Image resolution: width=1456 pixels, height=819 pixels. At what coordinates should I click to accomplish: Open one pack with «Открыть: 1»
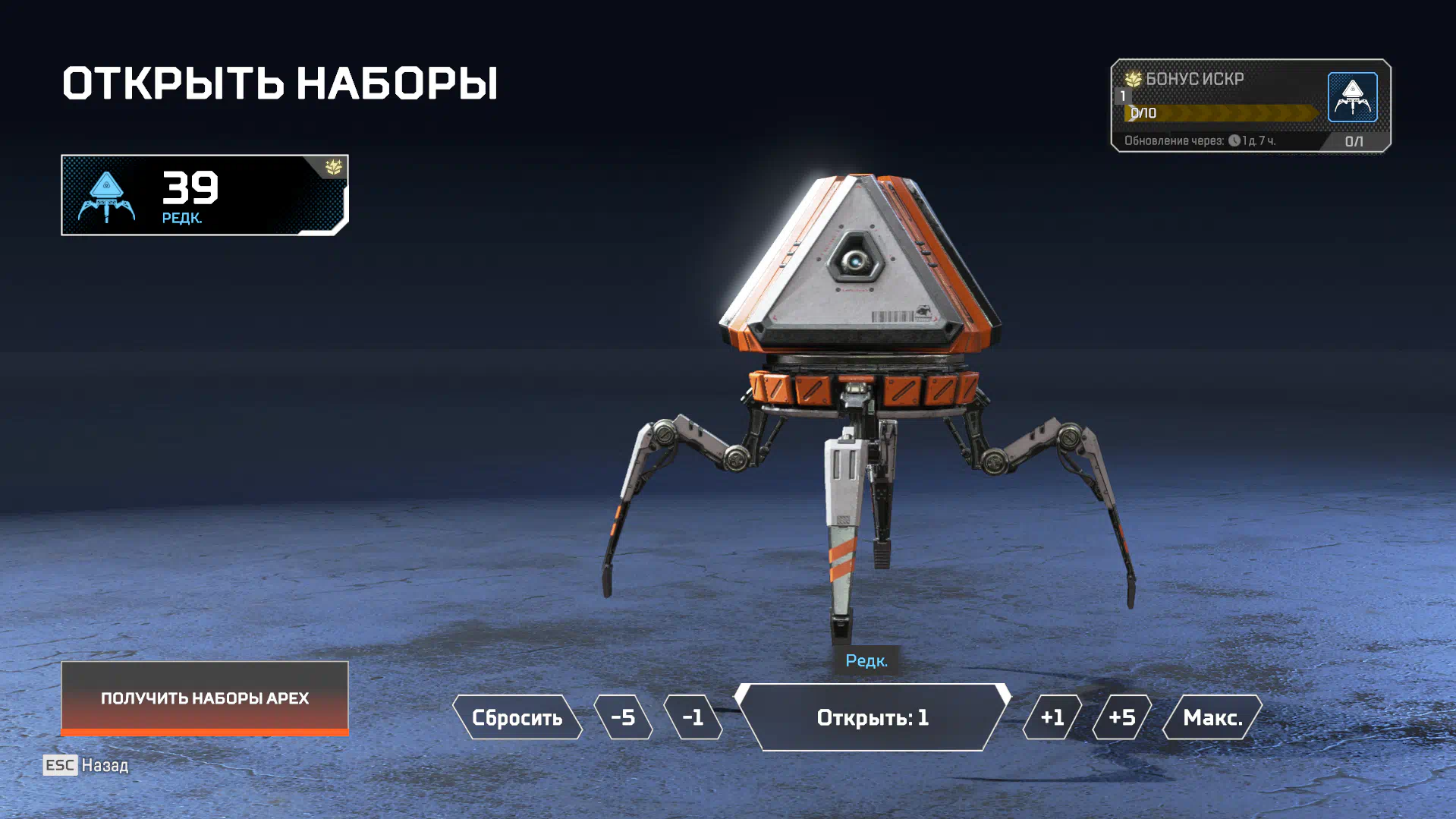click(873, 717)
